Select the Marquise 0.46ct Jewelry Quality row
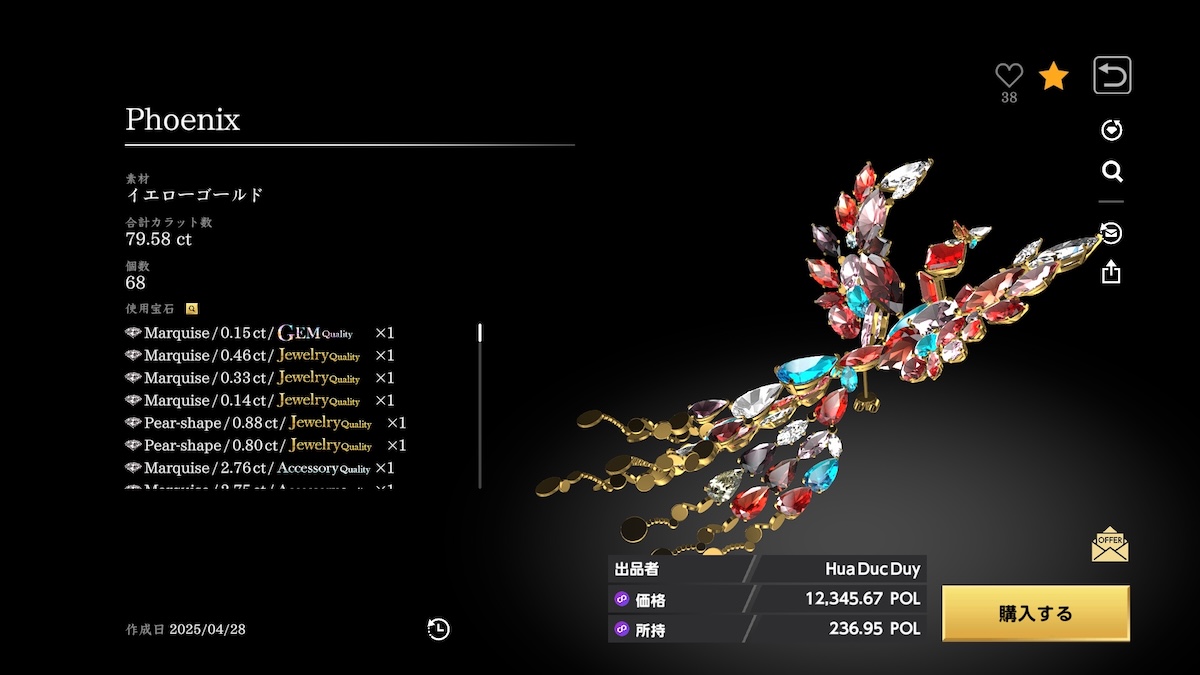The image size is (1200, 675). (260, 355)
